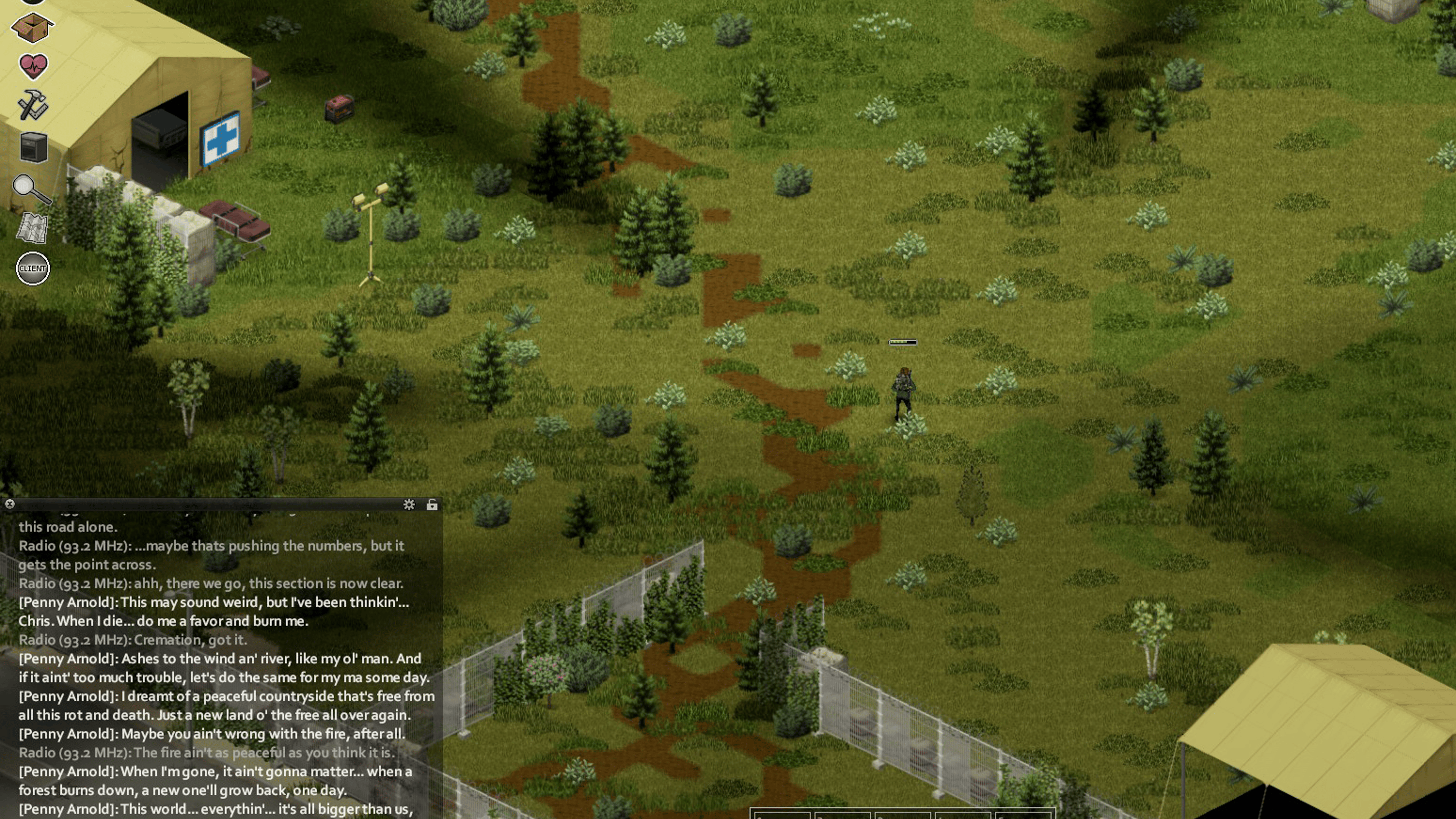Image resolution: width=1456 pixels, height=819 pixels.
Task: Toggle the chat window padlock
Action: click(432, 505)
